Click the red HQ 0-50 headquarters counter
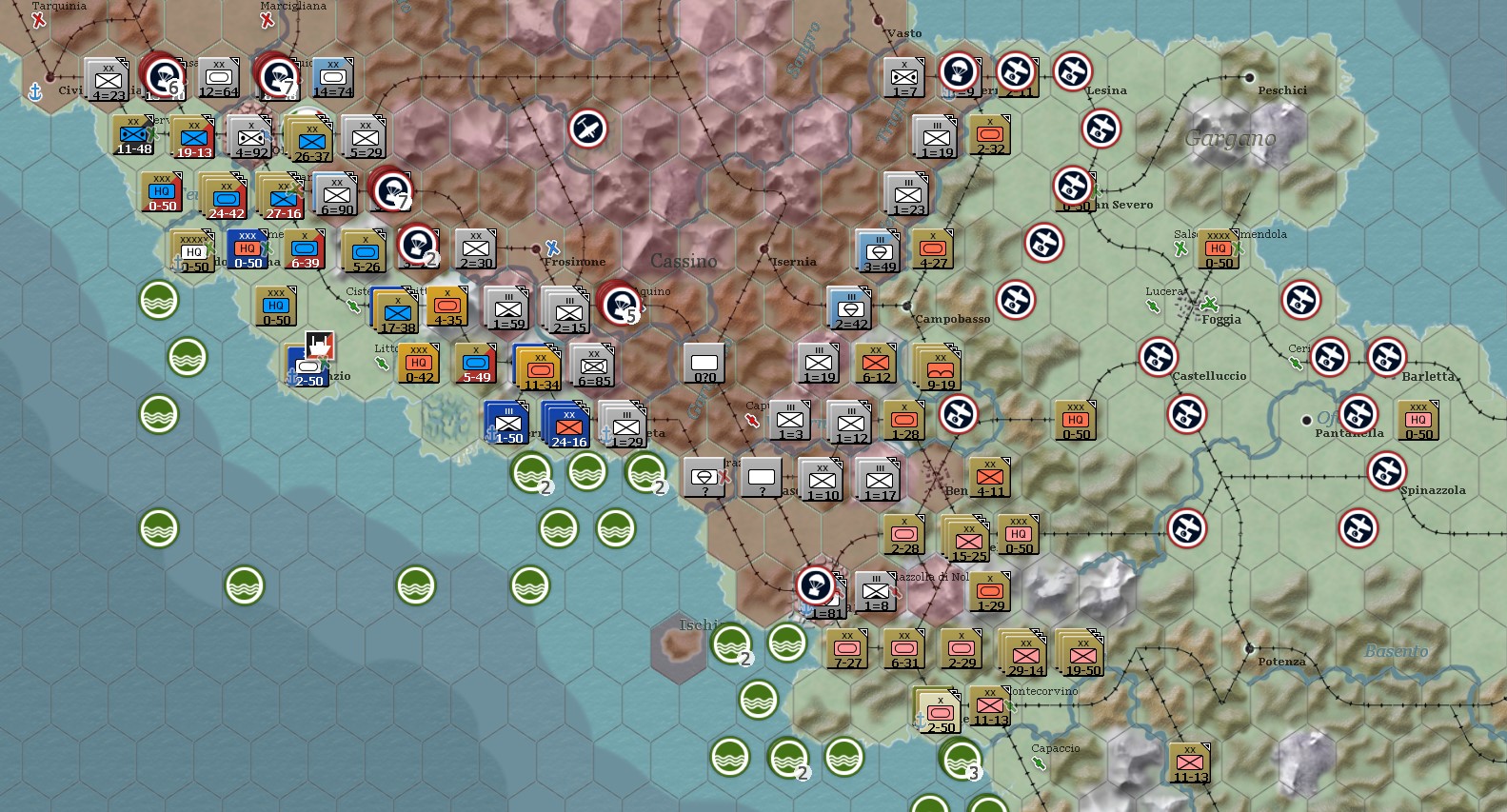This screenshot has width=1507, height=812. click(x=162, y=195)
